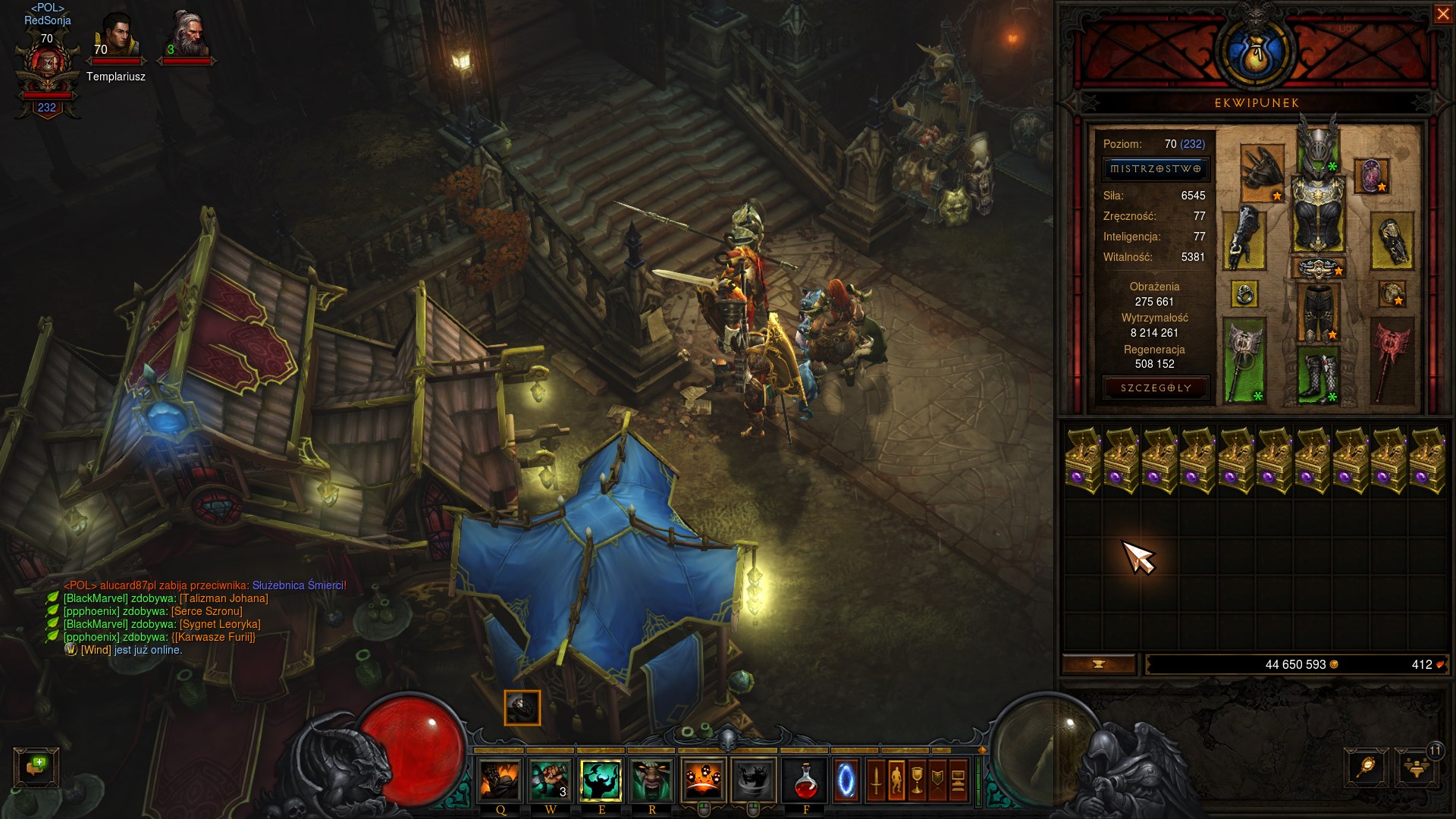Show character details with Szczegóły button
The width and height of the screenshot is (1456, 819).
[1155, 388]
